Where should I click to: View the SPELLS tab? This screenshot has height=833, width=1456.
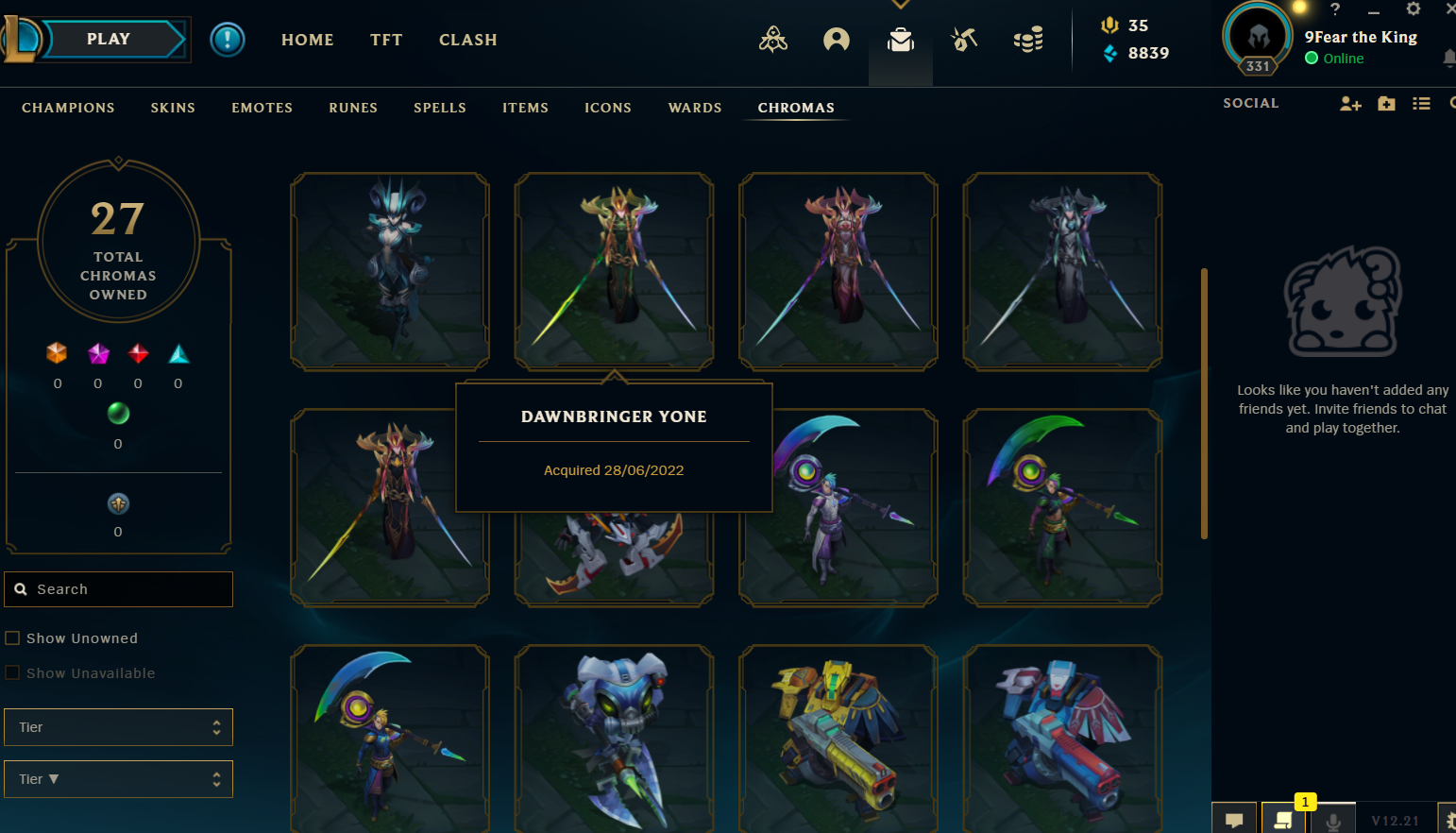pos(440,108)
